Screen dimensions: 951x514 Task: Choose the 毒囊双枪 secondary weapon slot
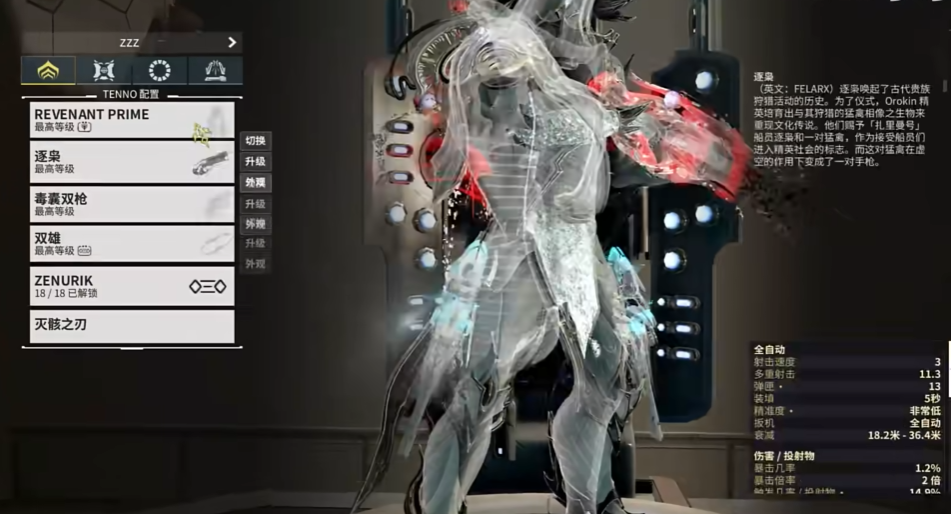(131, 204)
